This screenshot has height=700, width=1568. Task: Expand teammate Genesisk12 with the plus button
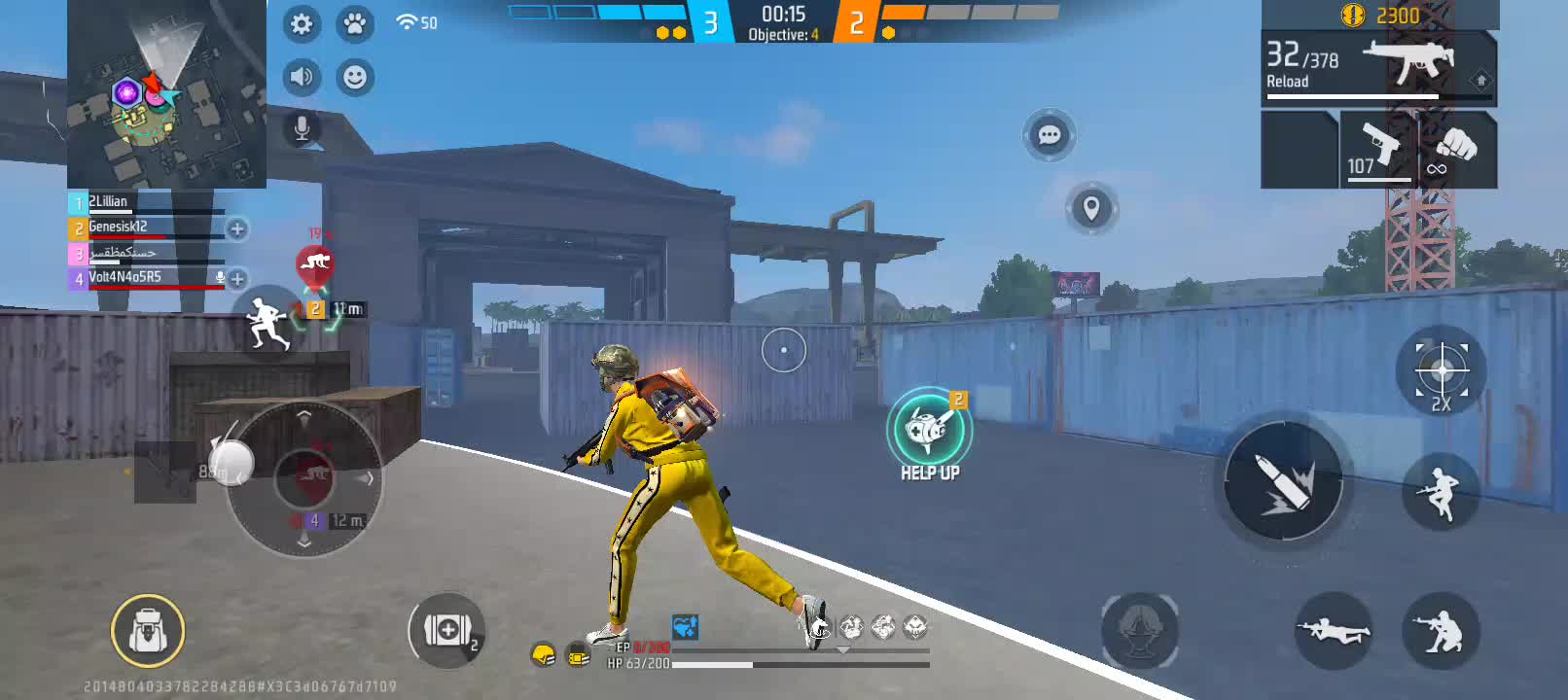click(236, 230)
